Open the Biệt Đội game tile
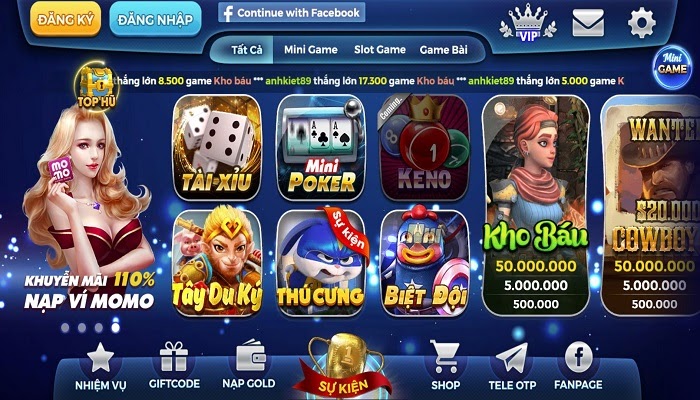 coord(424,262)
